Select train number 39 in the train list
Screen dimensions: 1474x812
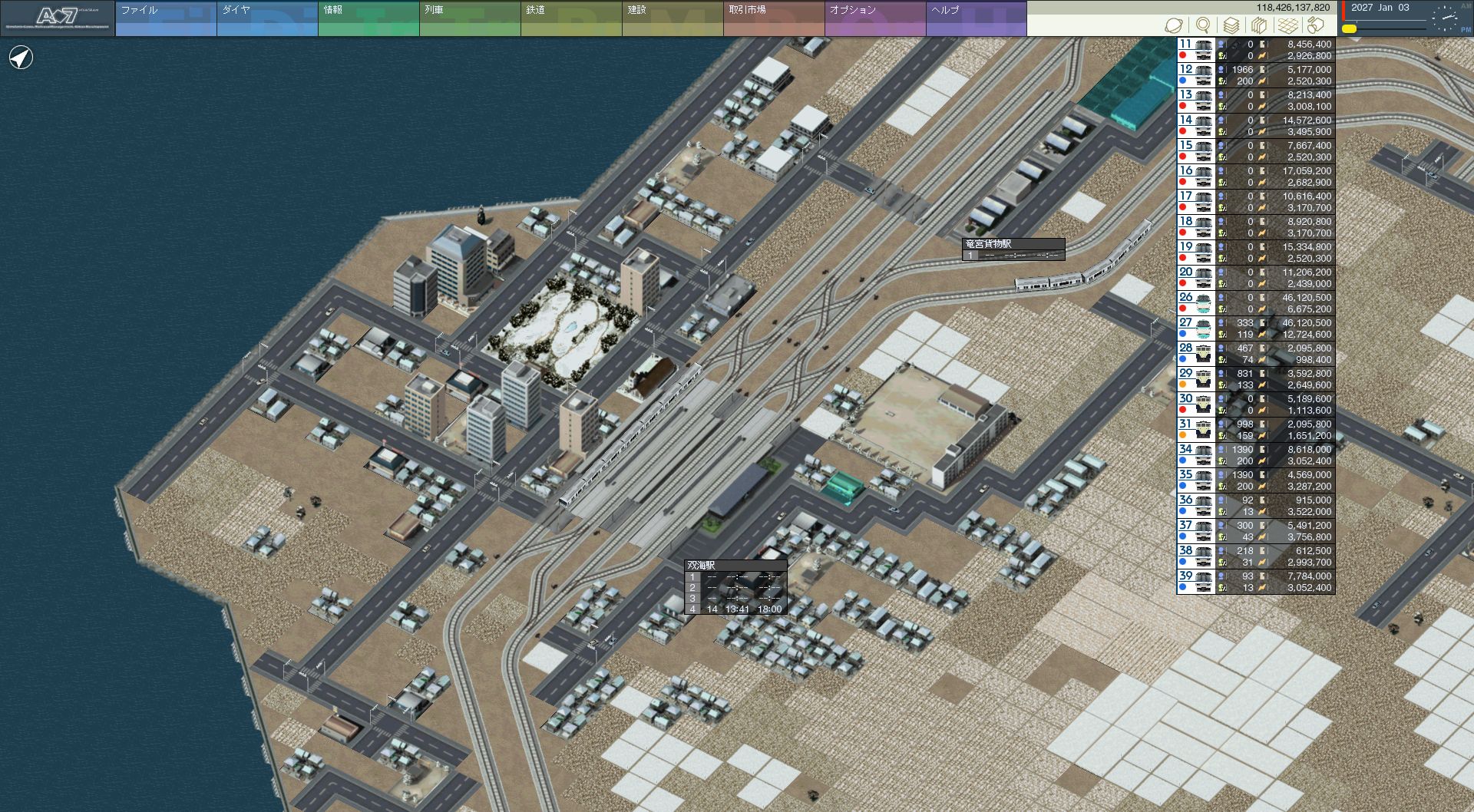click(1195, 582)
